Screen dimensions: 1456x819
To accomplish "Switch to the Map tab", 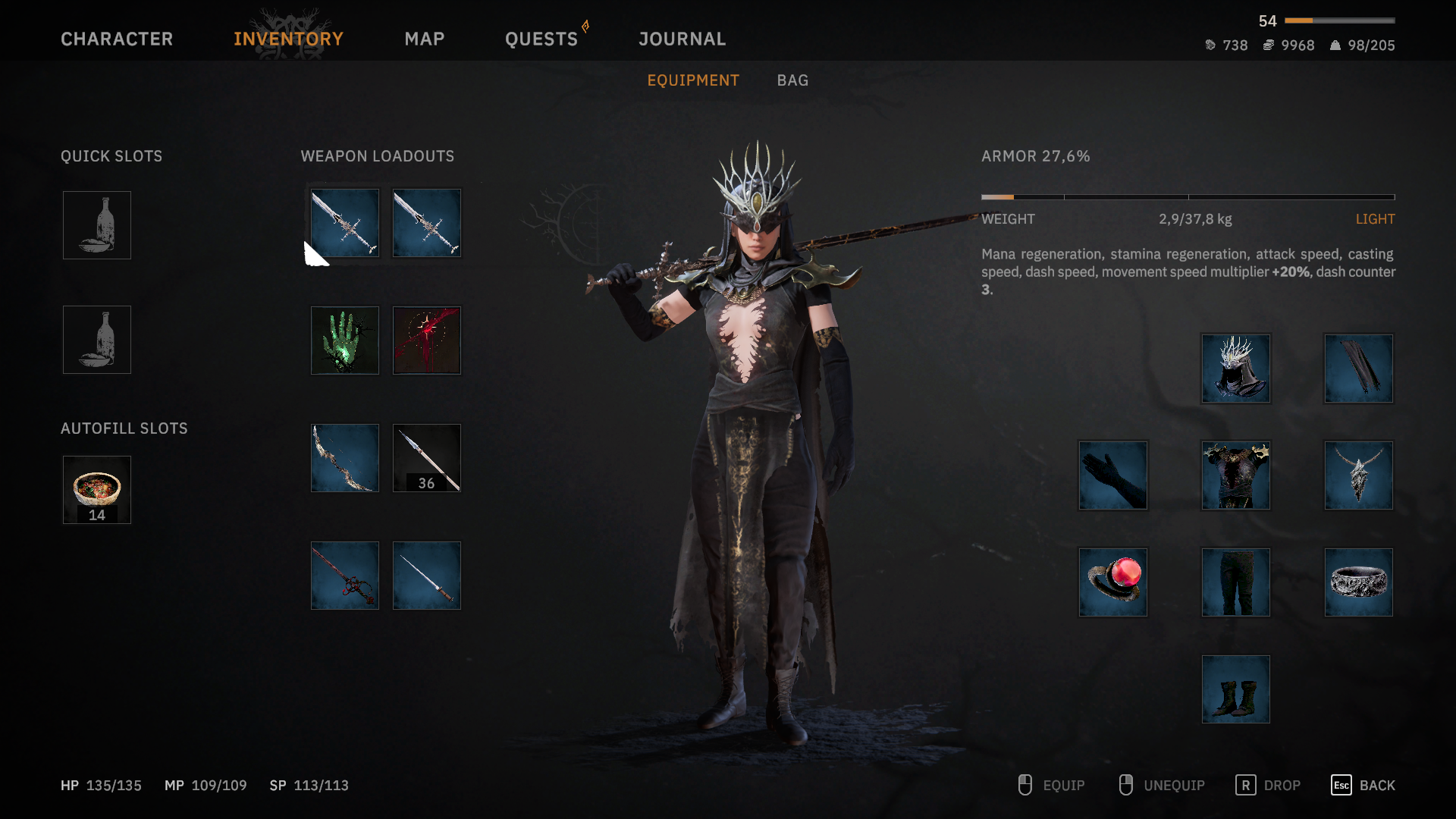I will [x=424, y=39].
